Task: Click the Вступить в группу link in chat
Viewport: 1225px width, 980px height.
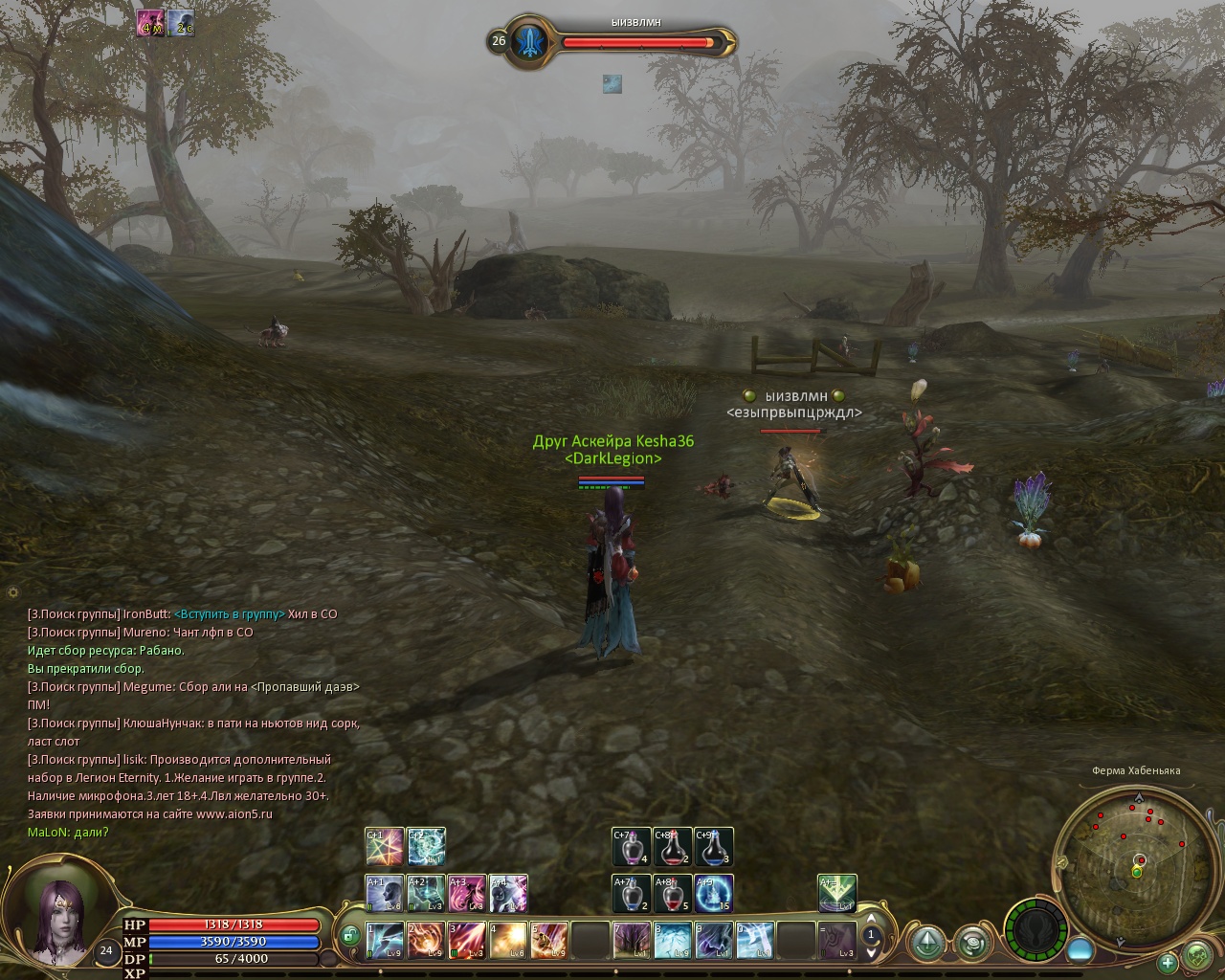Action: coord(229,614)
